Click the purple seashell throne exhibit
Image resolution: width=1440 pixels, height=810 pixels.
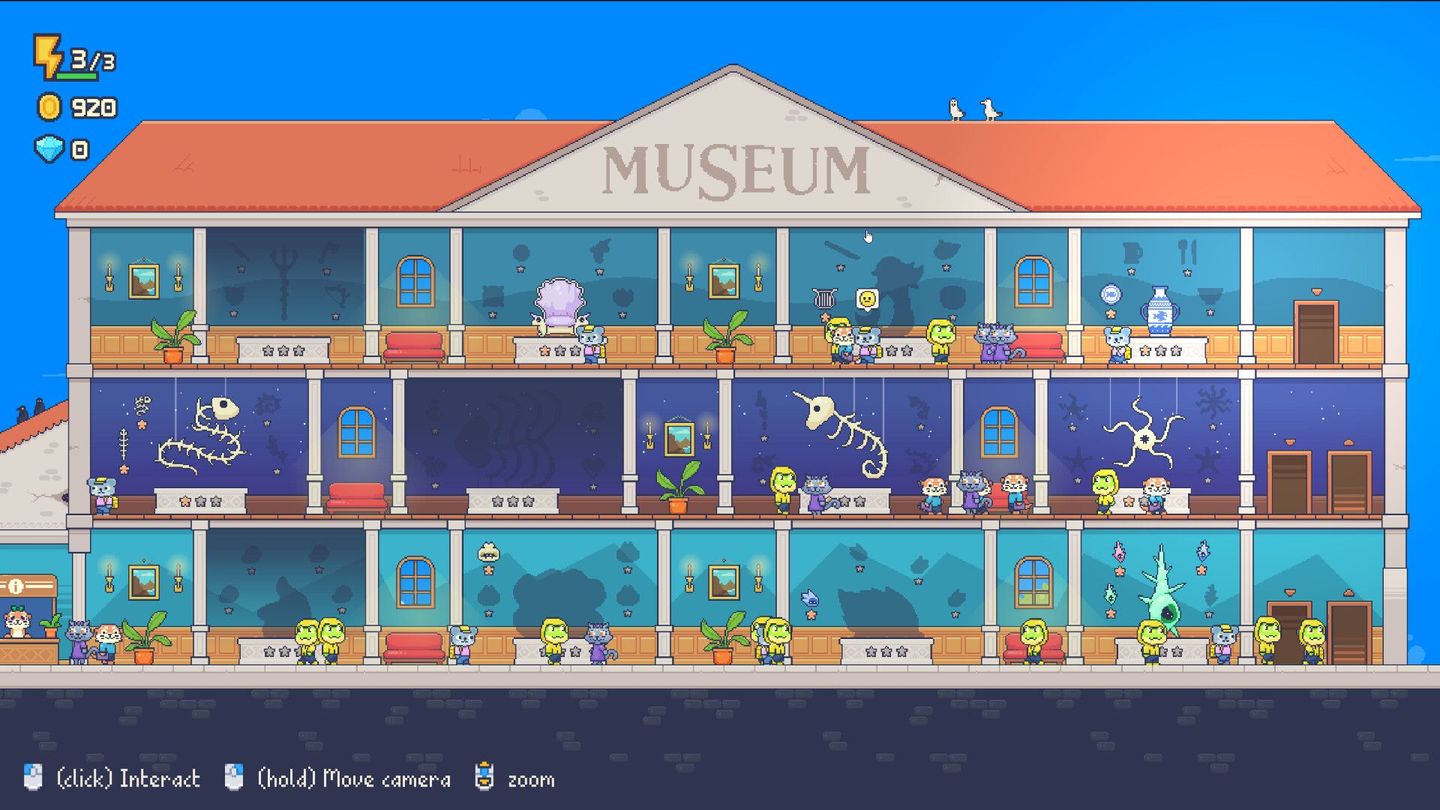tap(560, 300)
